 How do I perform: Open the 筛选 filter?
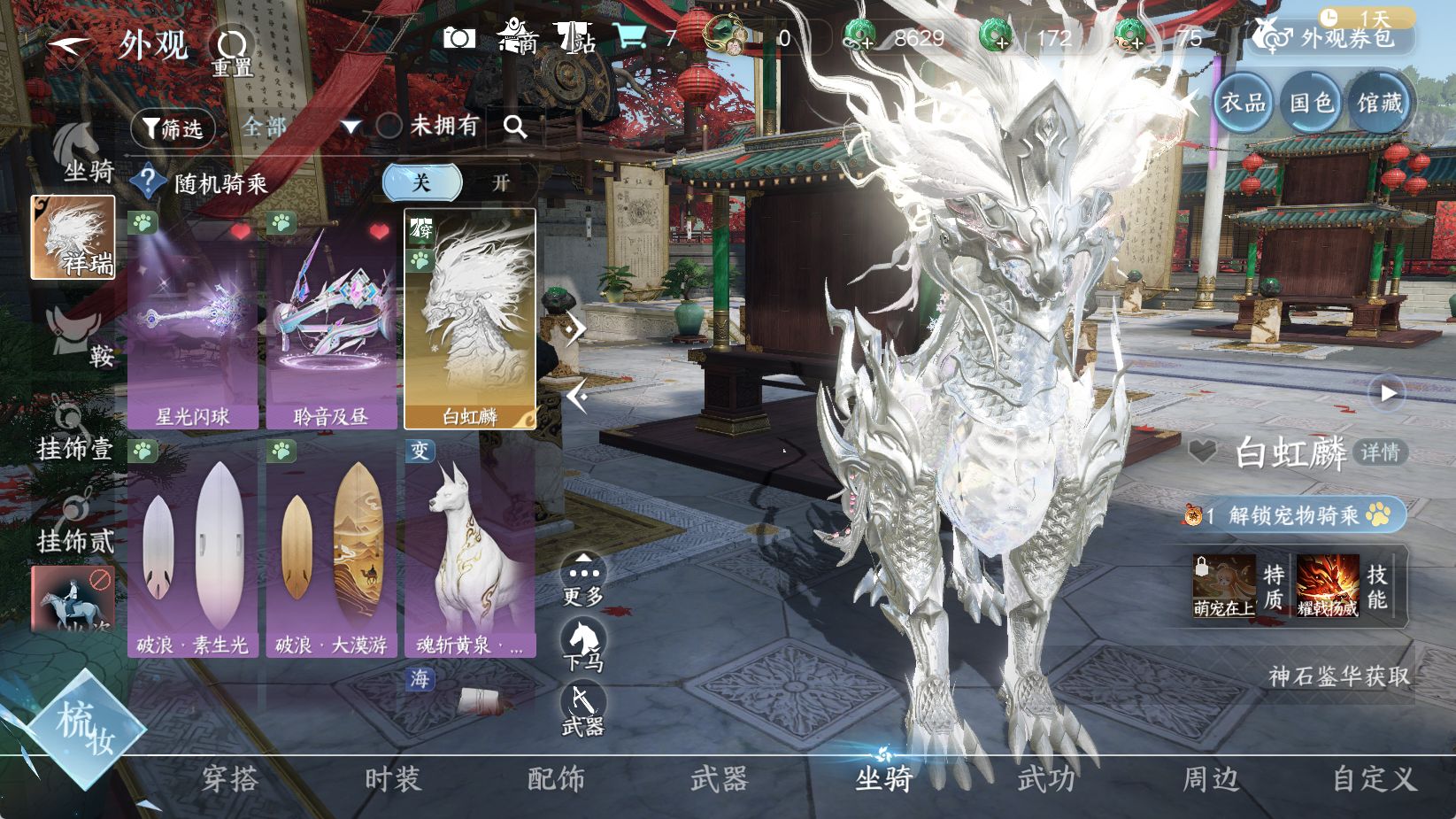[x=173, y=128]
